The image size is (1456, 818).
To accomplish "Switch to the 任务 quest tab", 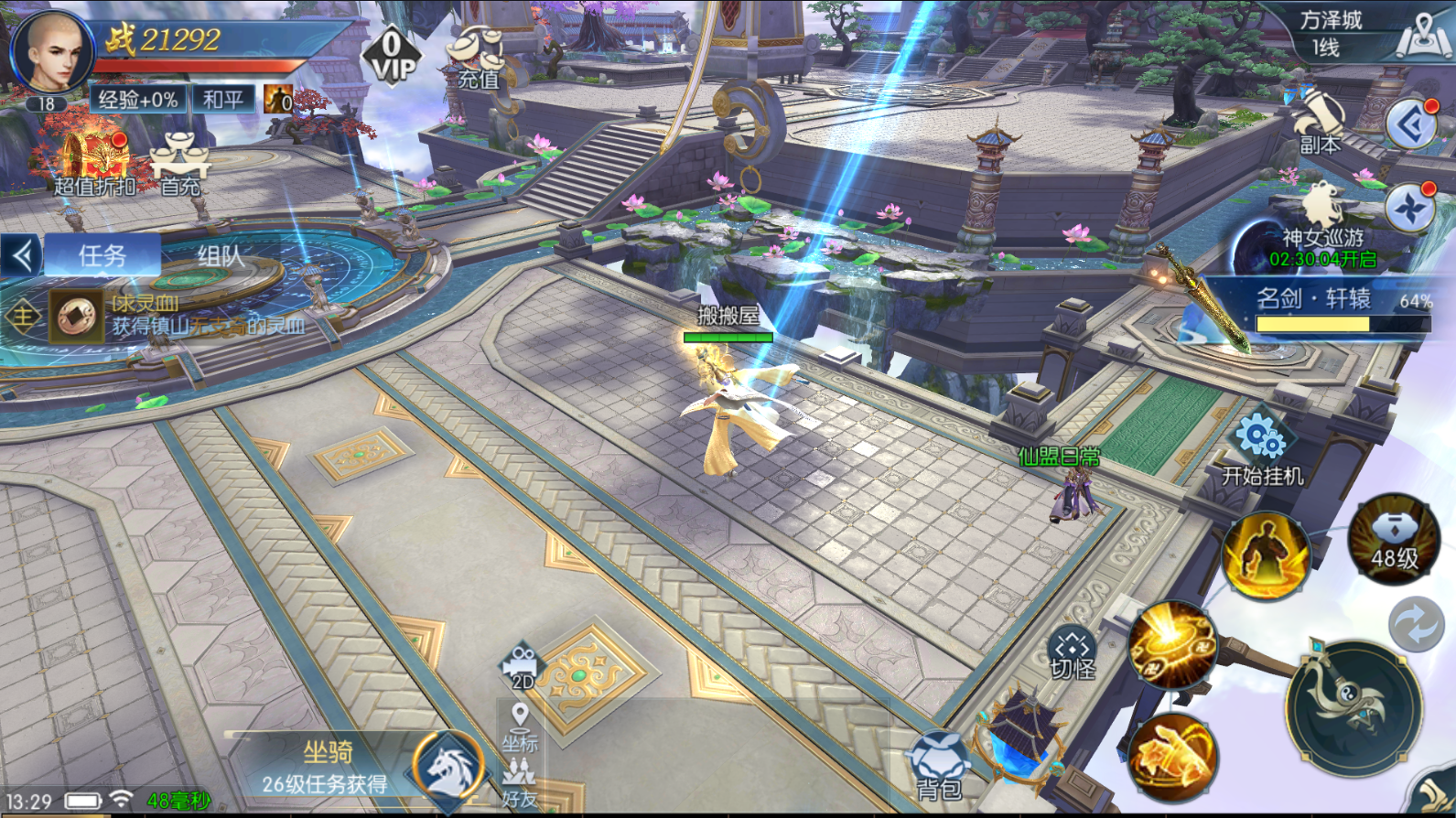I will coord(102,255).
